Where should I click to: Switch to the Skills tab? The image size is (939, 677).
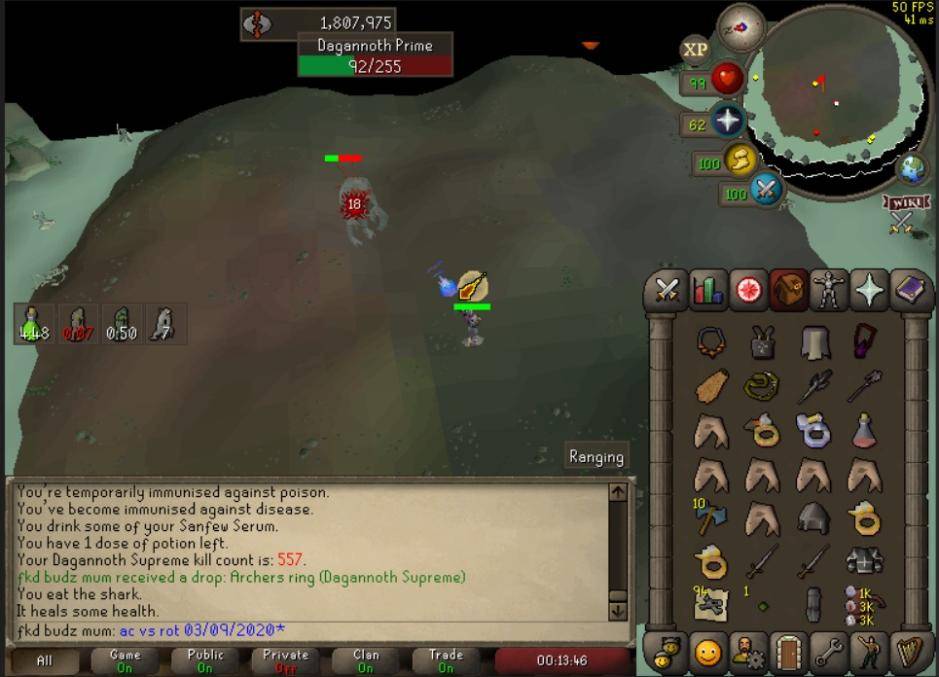tap(708, 290)
